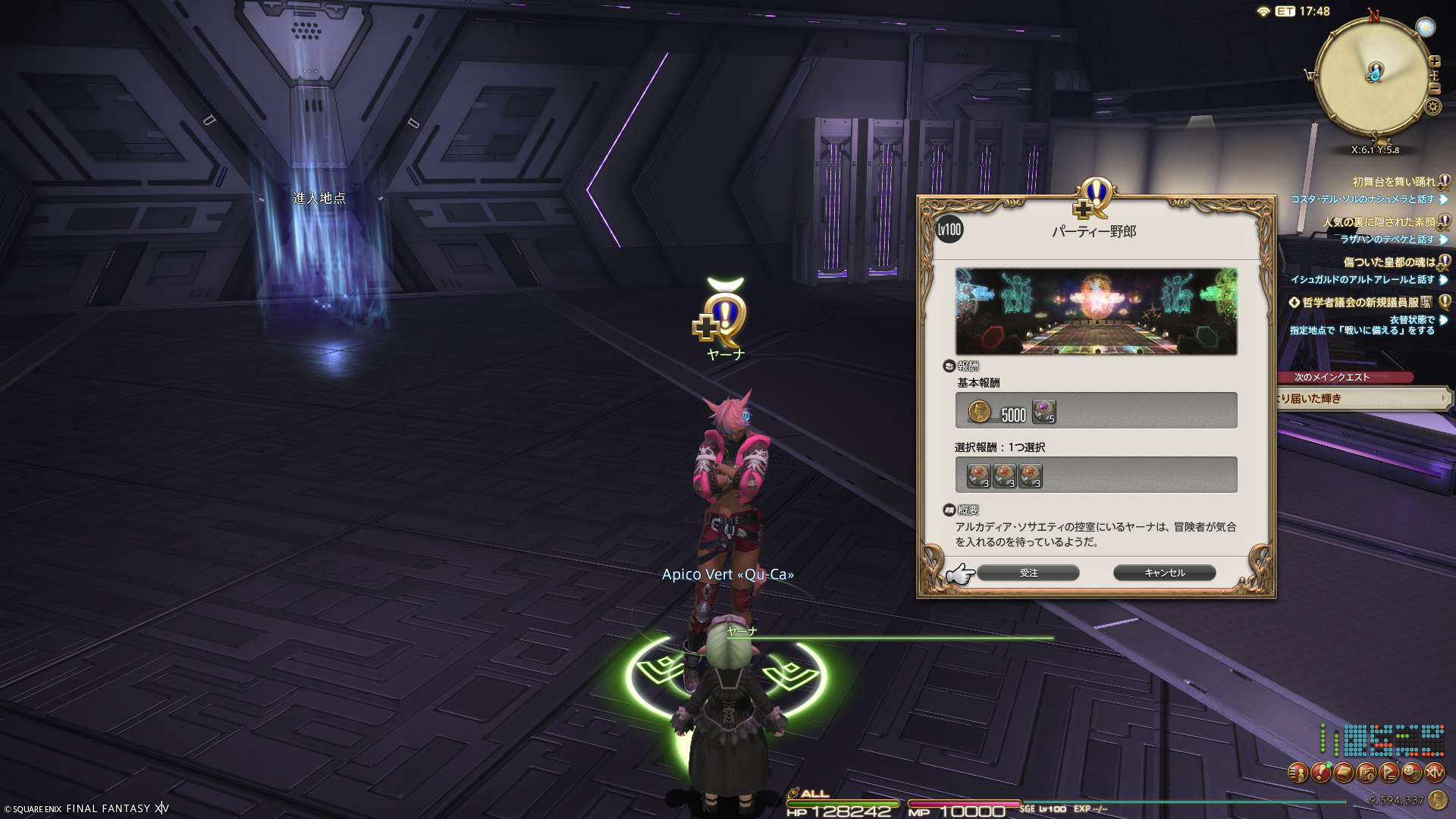Open the minimap gear settings
1456x819 pixels.
coord(1433,107)
